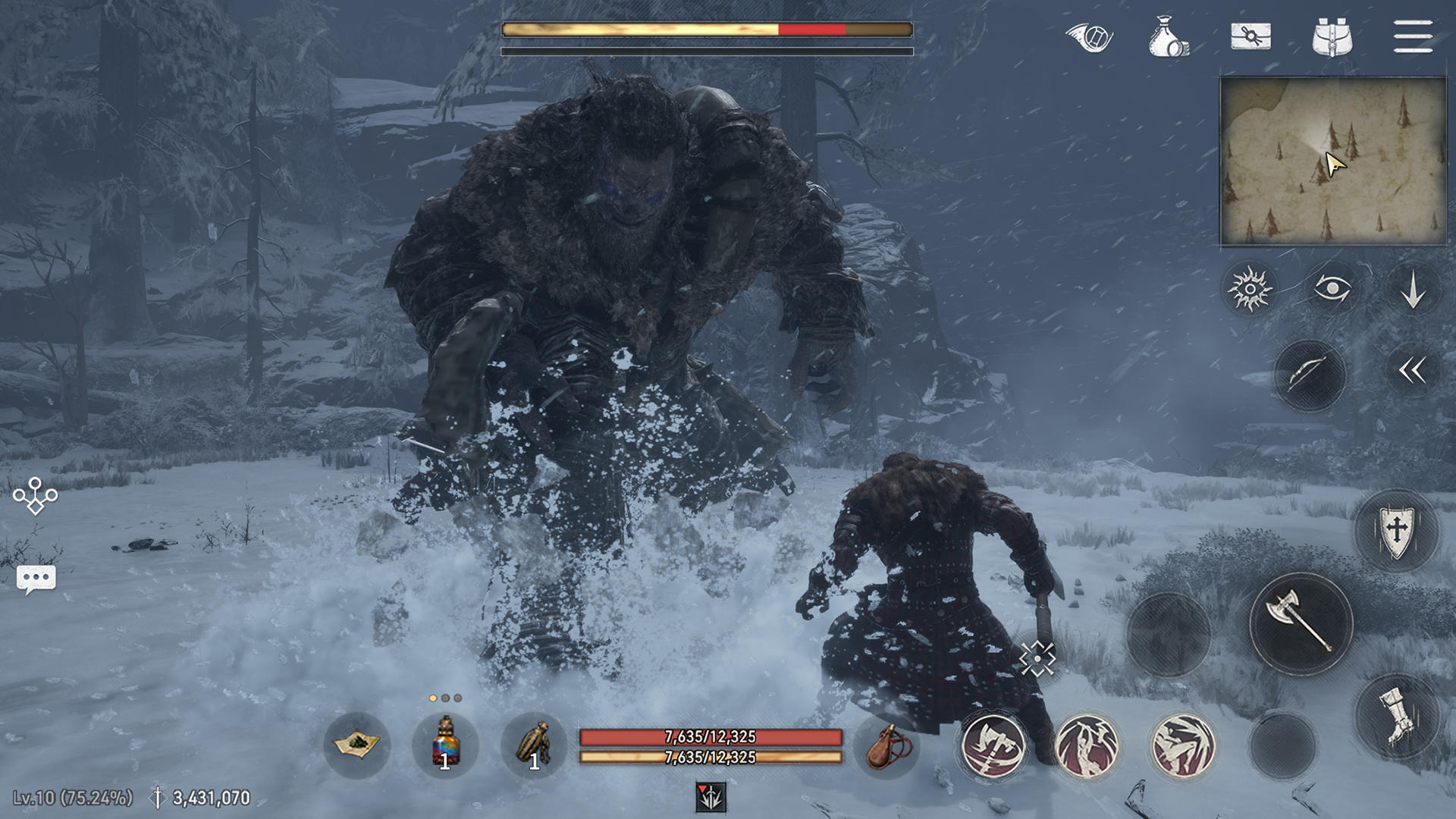This screenshot has width=1456, height=819.
Task: Expand the minimap view
Action: pyautogui.click(x=1332, y=158)
